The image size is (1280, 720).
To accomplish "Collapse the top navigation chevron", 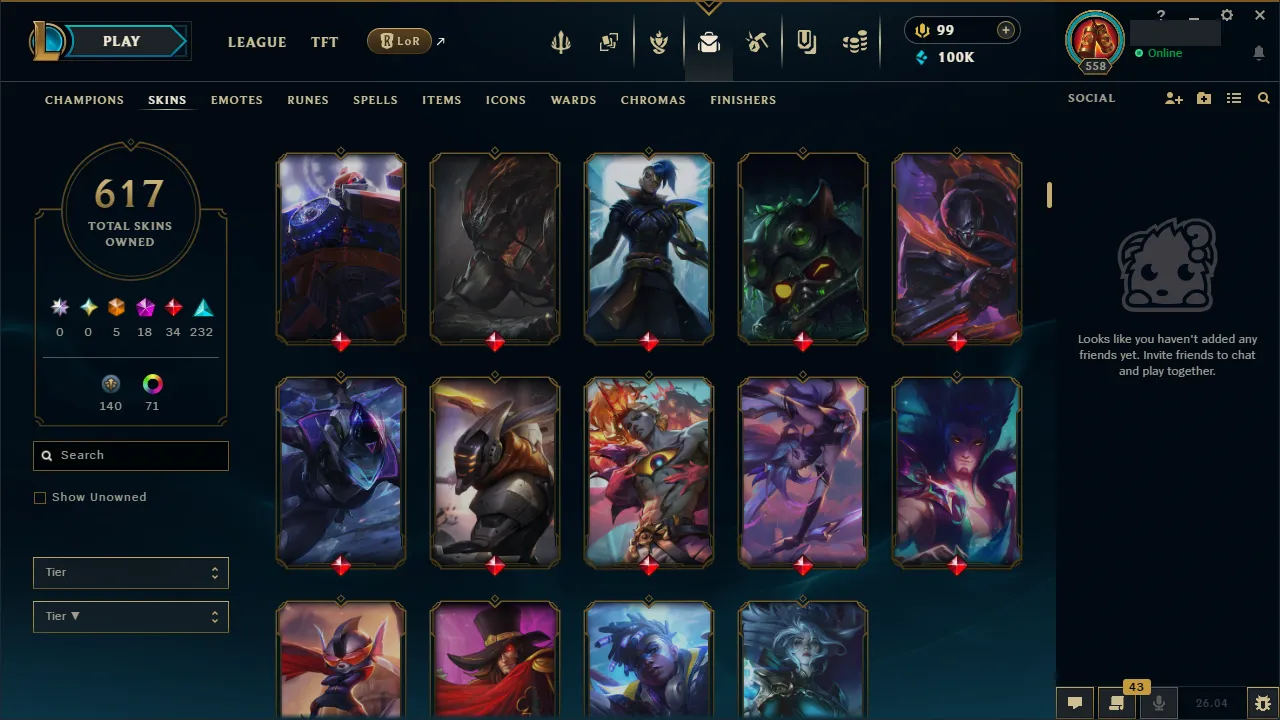I will point(709,6).
